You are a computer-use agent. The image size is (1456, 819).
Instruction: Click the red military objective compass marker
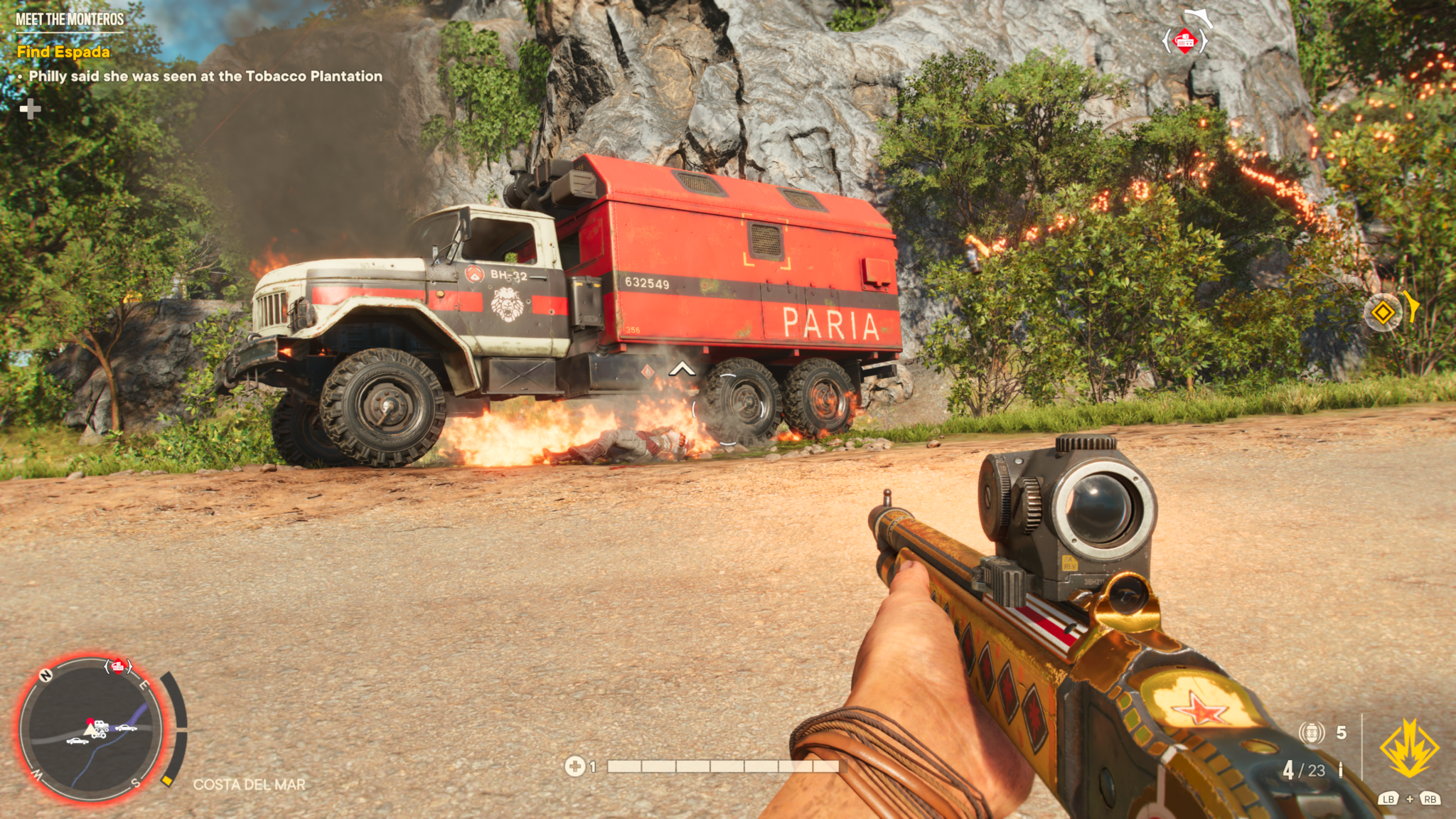tap(1184, 41)
